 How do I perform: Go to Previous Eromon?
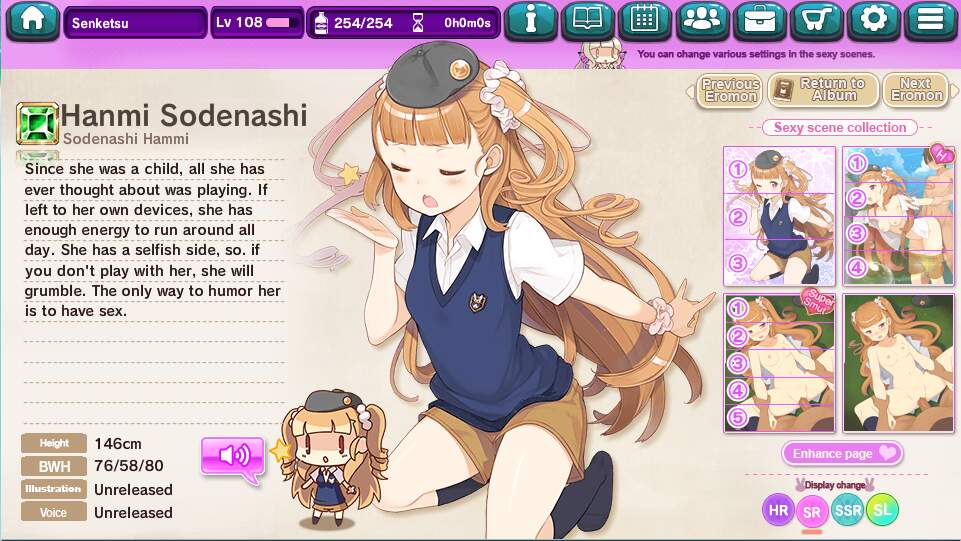(729, 90)
